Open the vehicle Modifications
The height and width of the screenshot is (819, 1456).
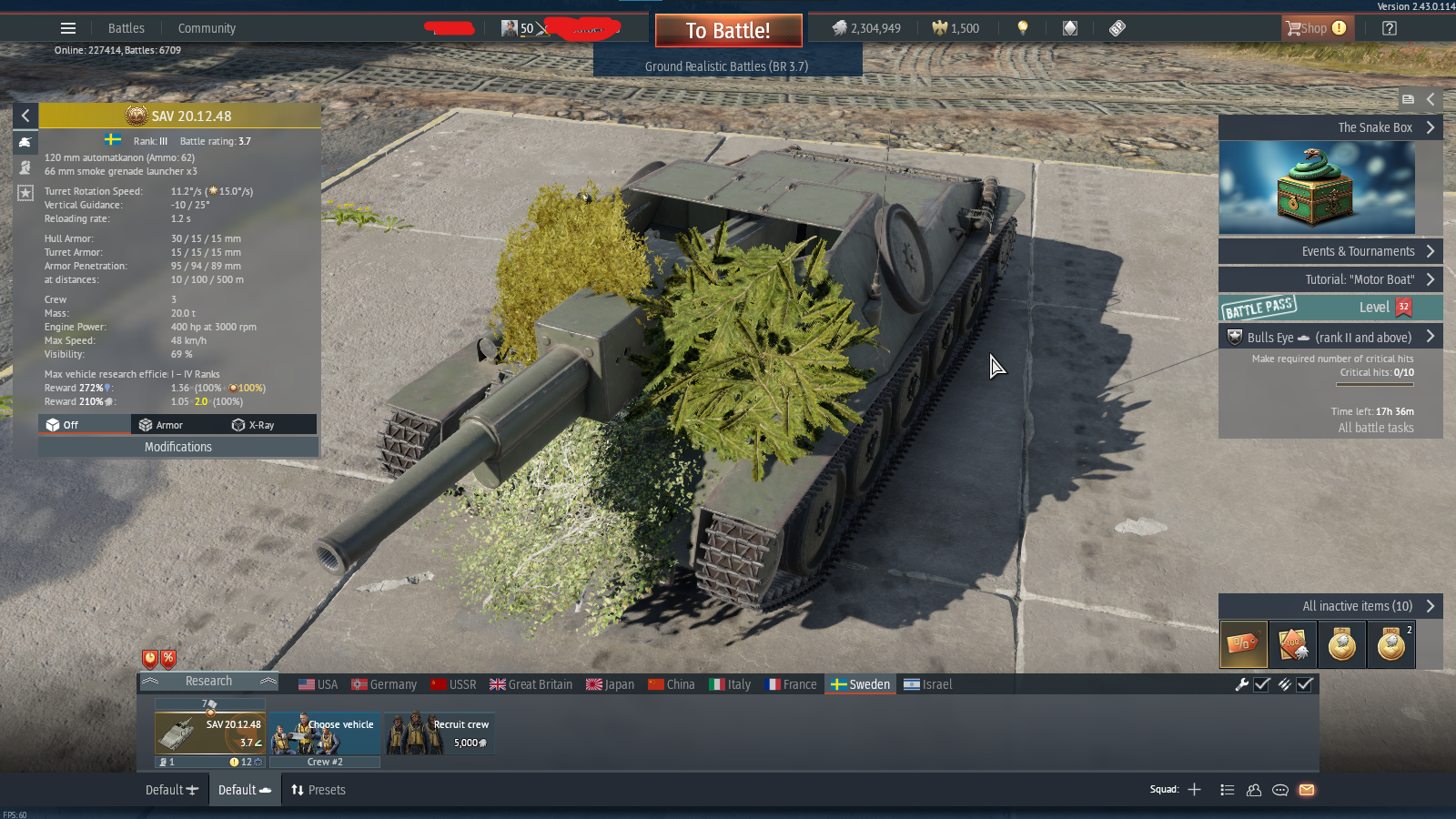tap(178, 447)
